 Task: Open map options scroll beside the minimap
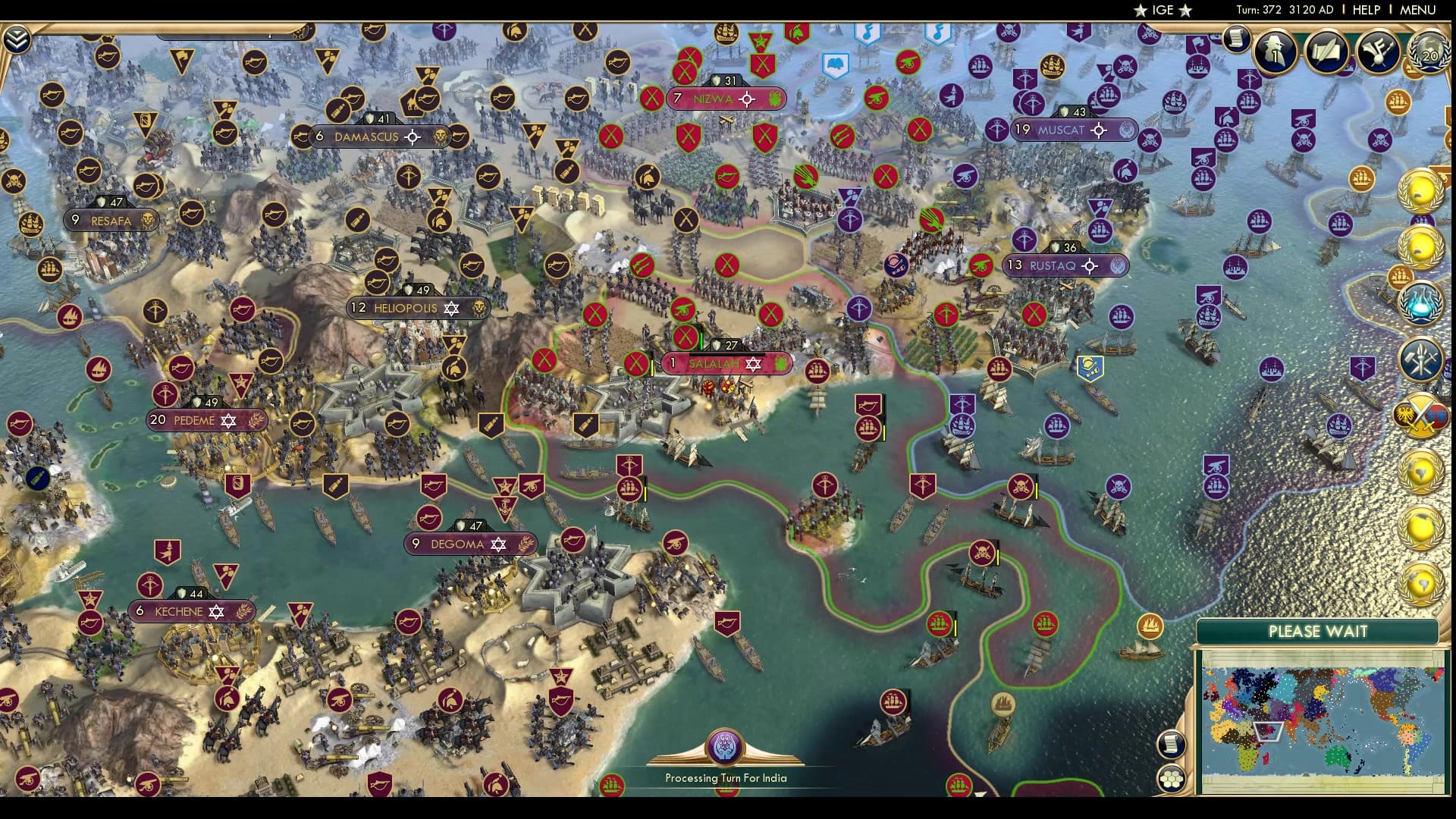point(1171,745)
